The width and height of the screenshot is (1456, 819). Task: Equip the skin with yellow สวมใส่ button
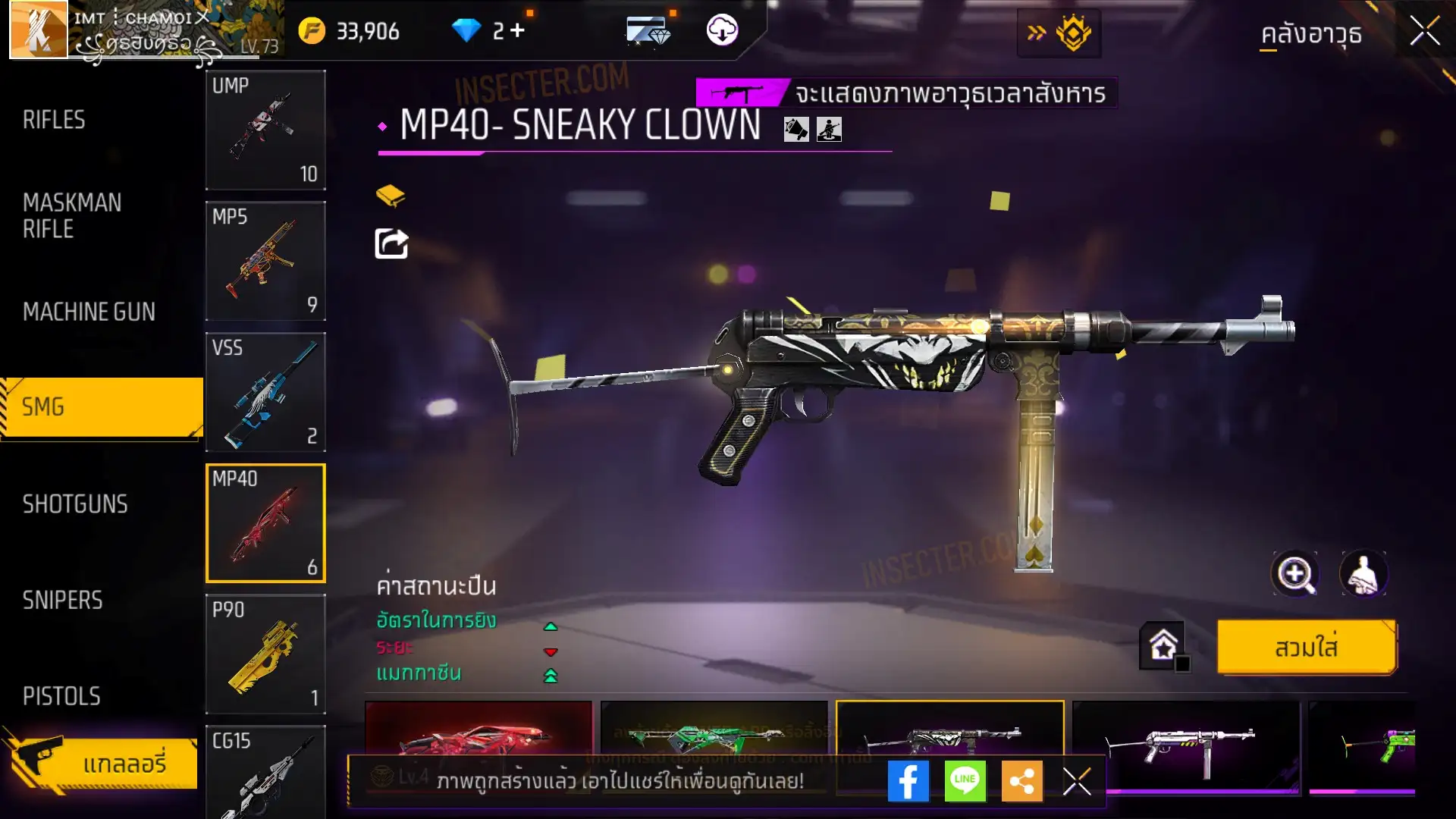coord(1307,648)
